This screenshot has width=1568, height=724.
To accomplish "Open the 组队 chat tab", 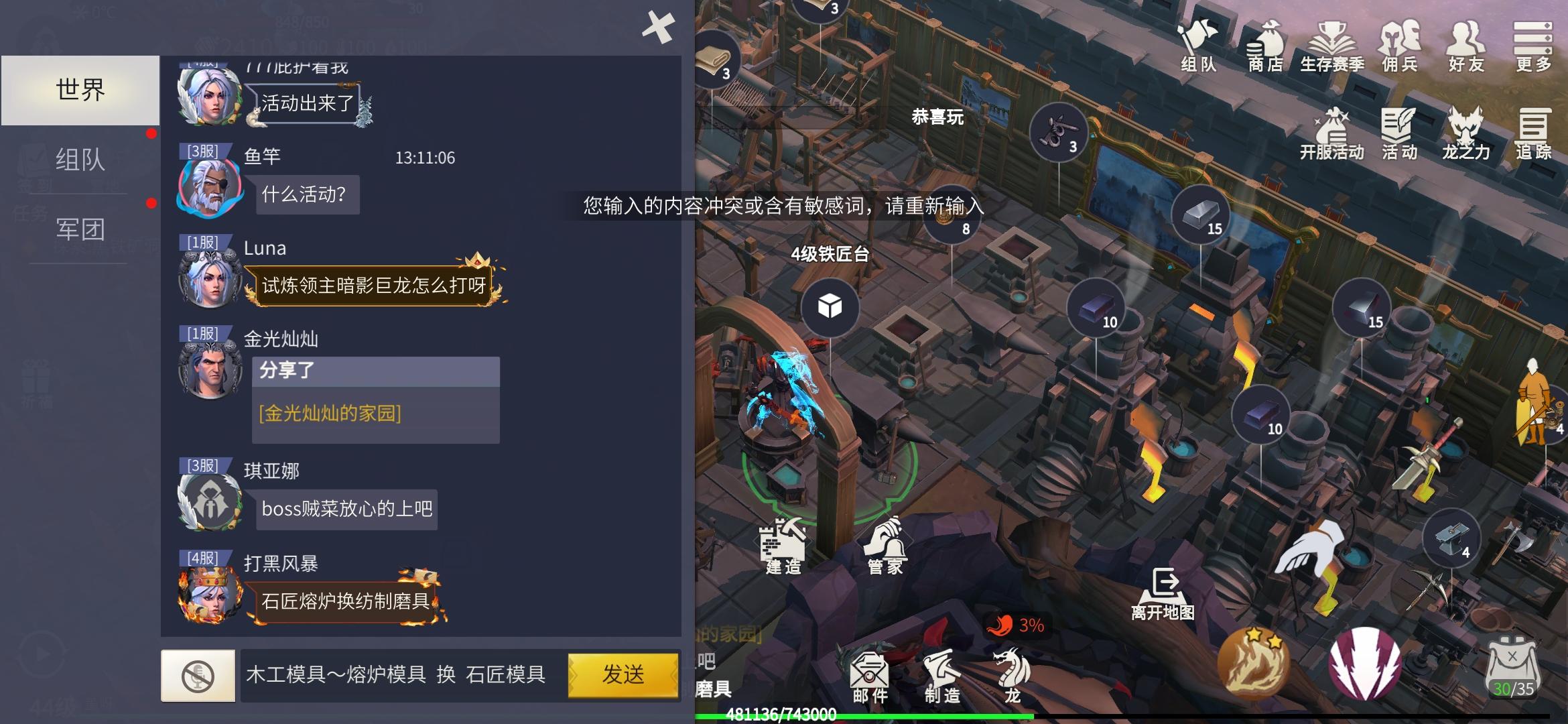I will click(80, 159).
